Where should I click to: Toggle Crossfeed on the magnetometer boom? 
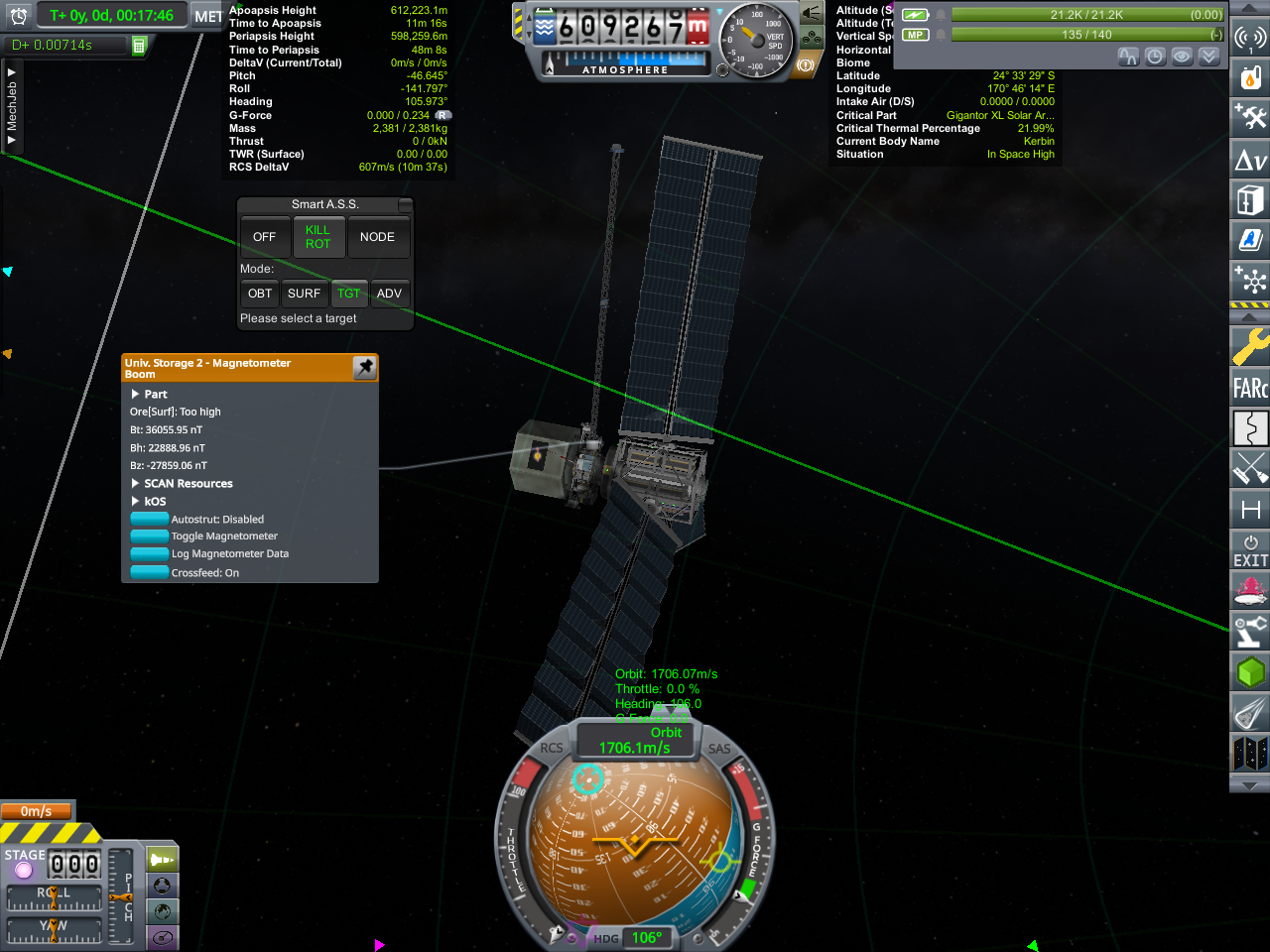(150, 572)
